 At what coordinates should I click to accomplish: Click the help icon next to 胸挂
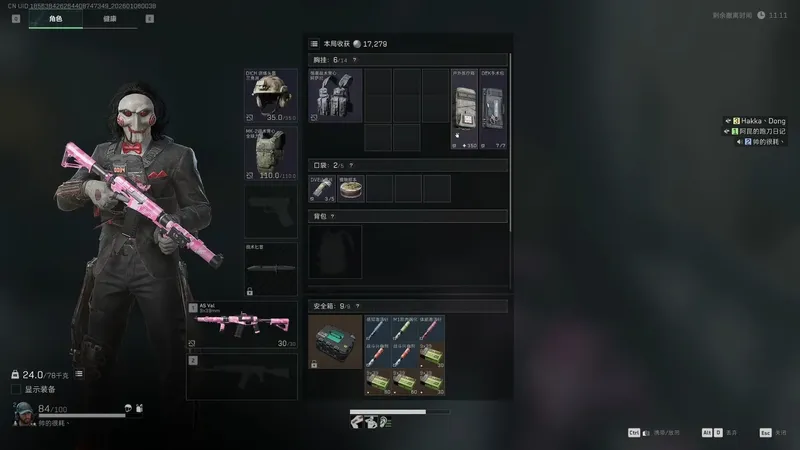click(356, 60)
